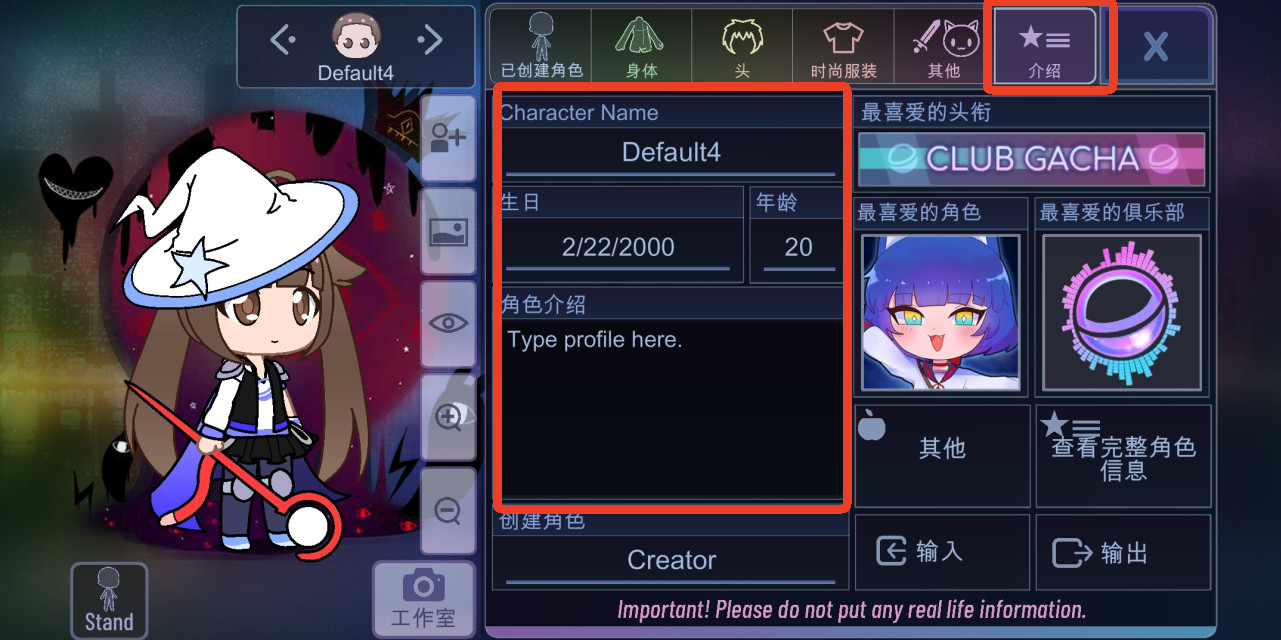The image size is (1281, 640).
Task: Open the 工作室 studio camera button
Action: point(423,599)
